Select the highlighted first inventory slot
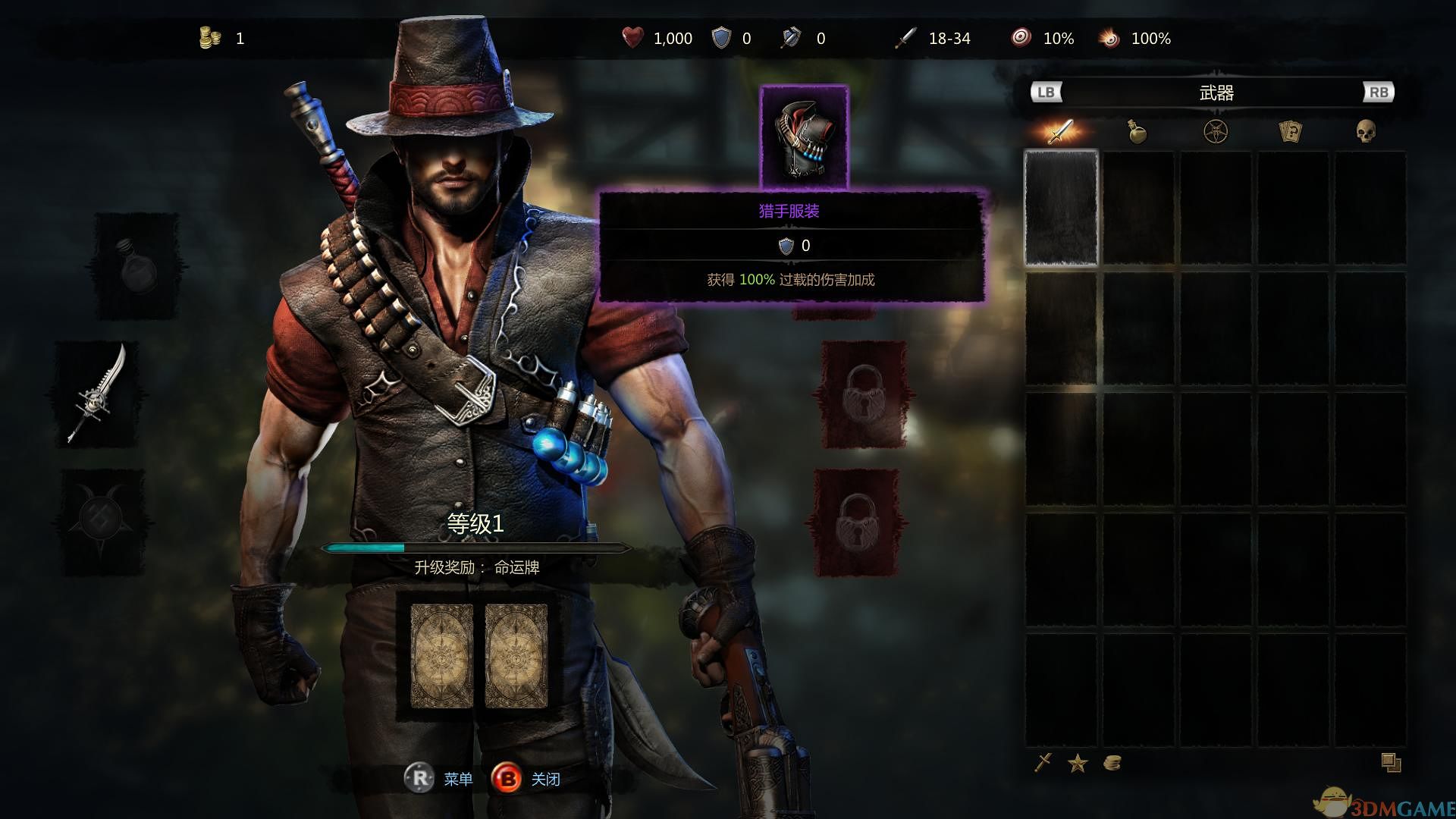Screen dimensions: 1456x819 (x=1061, y=208)
